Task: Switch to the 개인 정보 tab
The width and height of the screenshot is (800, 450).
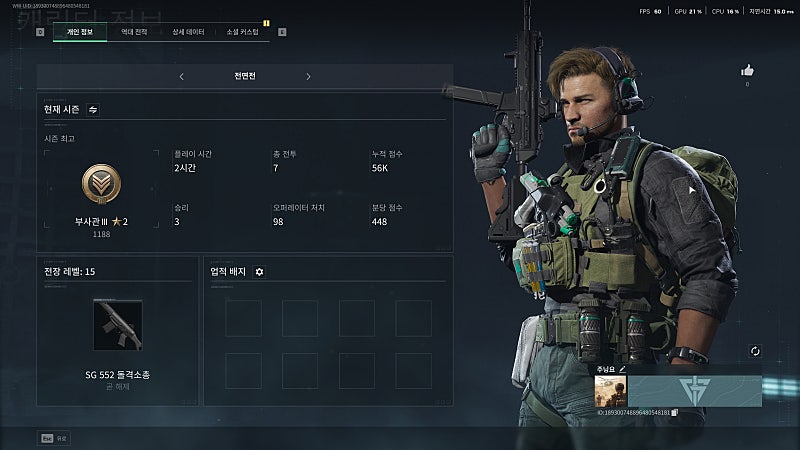Action: pos(78,32)
